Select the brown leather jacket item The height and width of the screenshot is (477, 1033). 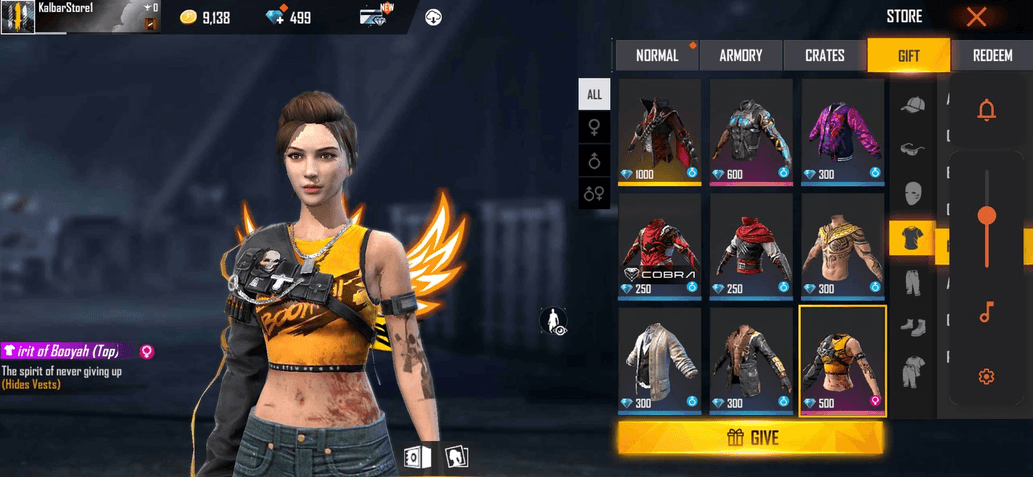[753, 360]
